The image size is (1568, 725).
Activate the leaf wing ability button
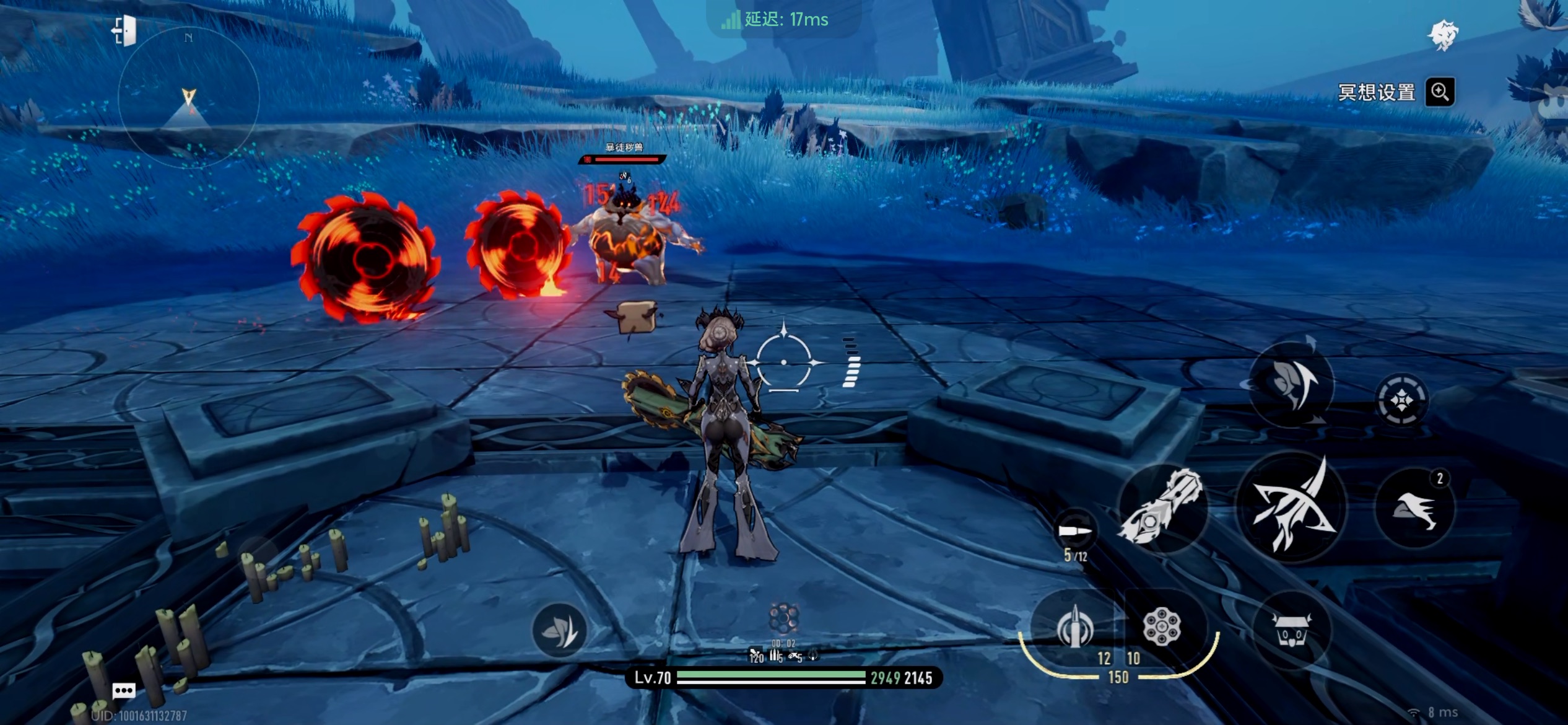point(559,631)
